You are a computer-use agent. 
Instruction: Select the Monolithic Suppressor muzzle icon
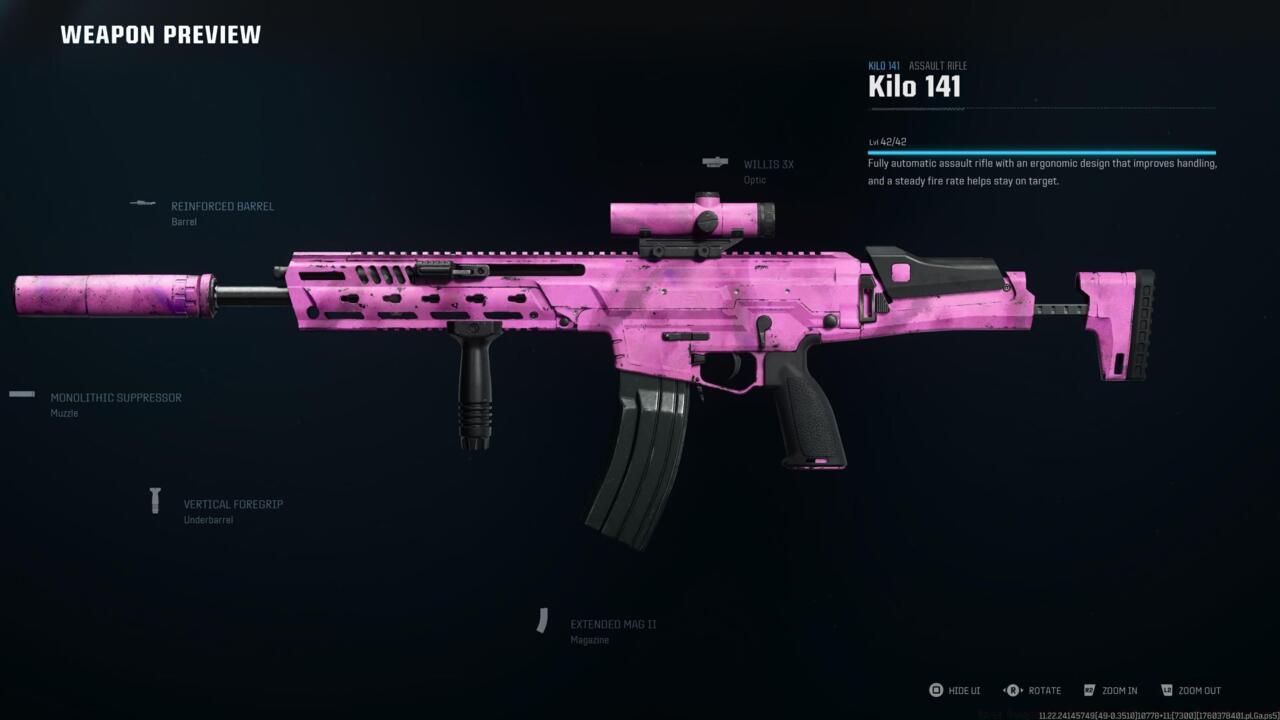pyautogui.click(x=20, y=393)
